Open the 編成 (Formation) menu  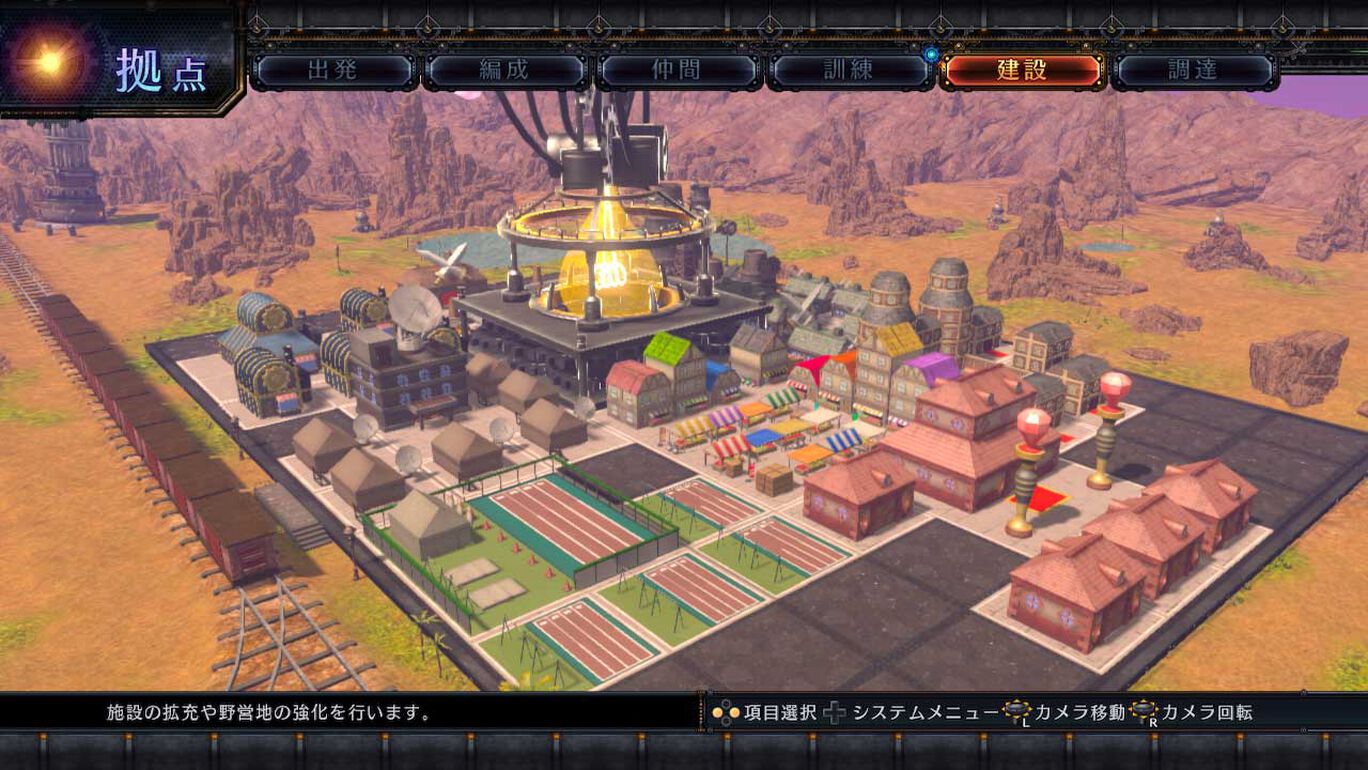[x=505, y=70]
